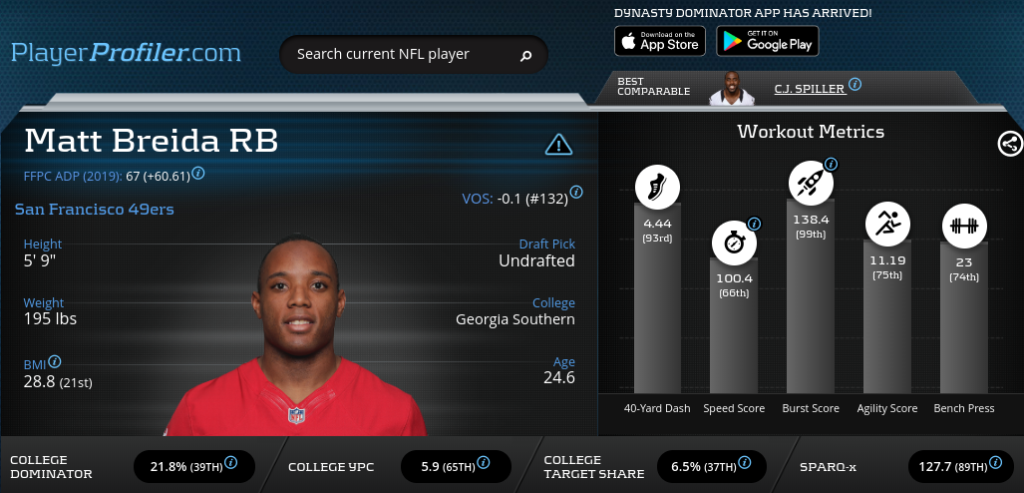
Task: Select the Speed Score stopwatch icon
Action: (x=734, y=242)
